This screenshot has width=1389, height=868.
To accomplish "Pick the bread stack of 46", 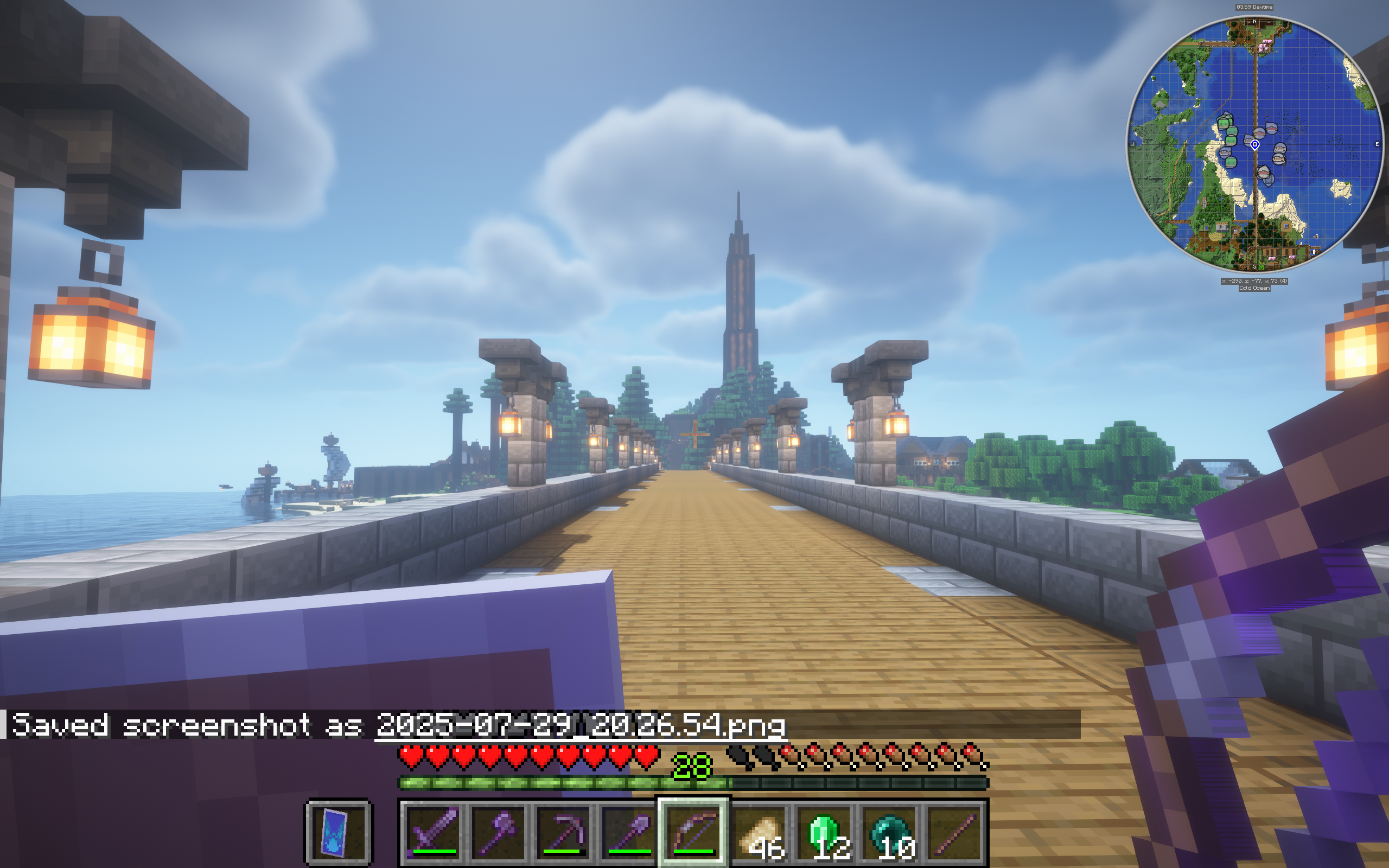I will point(760,831).
